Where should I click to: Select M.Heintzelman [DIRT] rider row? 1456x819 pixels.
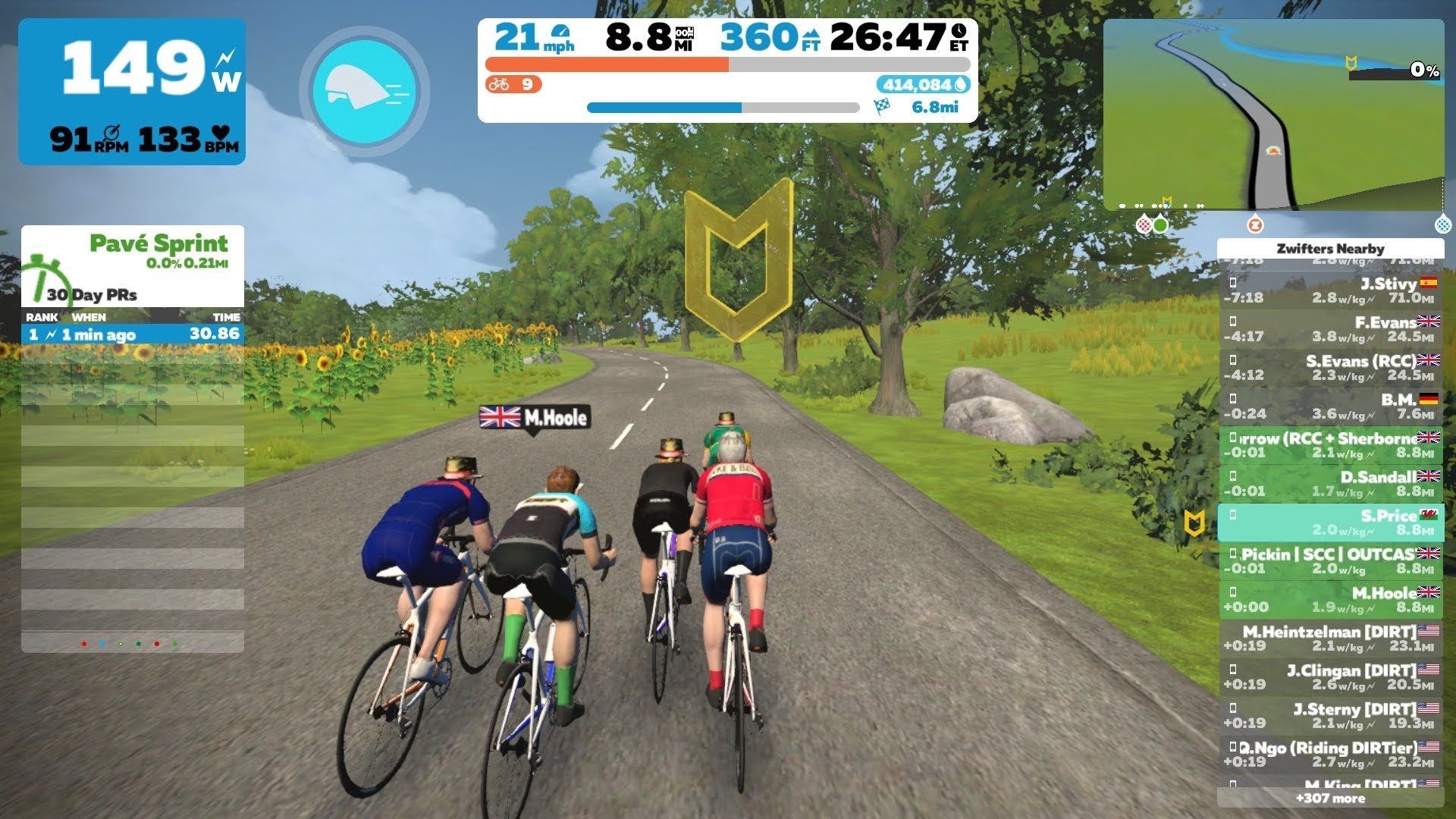(x=1330, y=639)
